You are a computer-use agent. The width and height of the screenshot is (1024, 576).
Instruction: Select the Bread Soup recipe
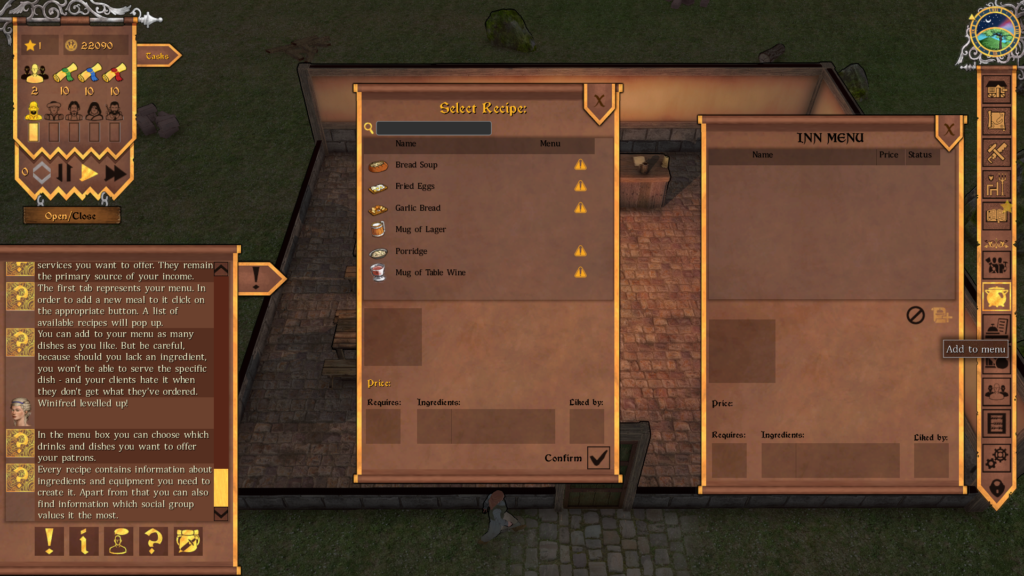pos(416,165)
